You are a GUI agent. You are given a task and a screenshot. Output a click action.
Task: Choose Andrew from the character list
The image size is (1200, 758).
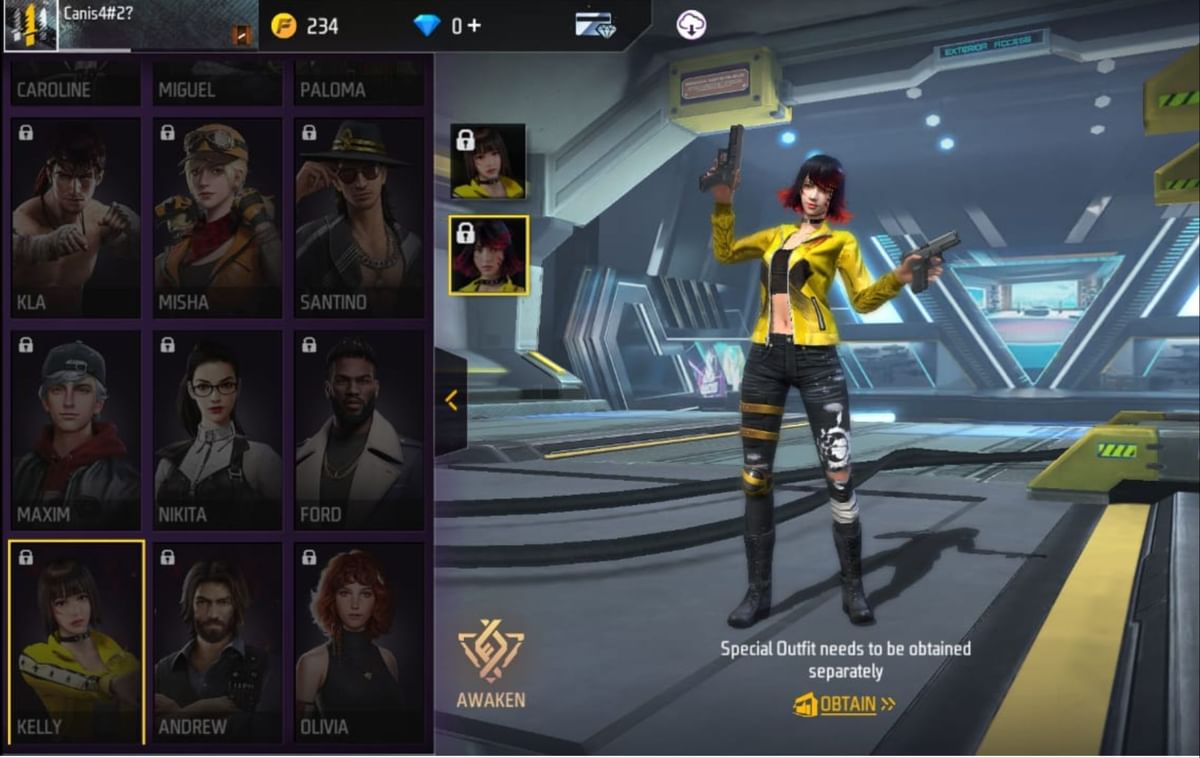point(218,642)
